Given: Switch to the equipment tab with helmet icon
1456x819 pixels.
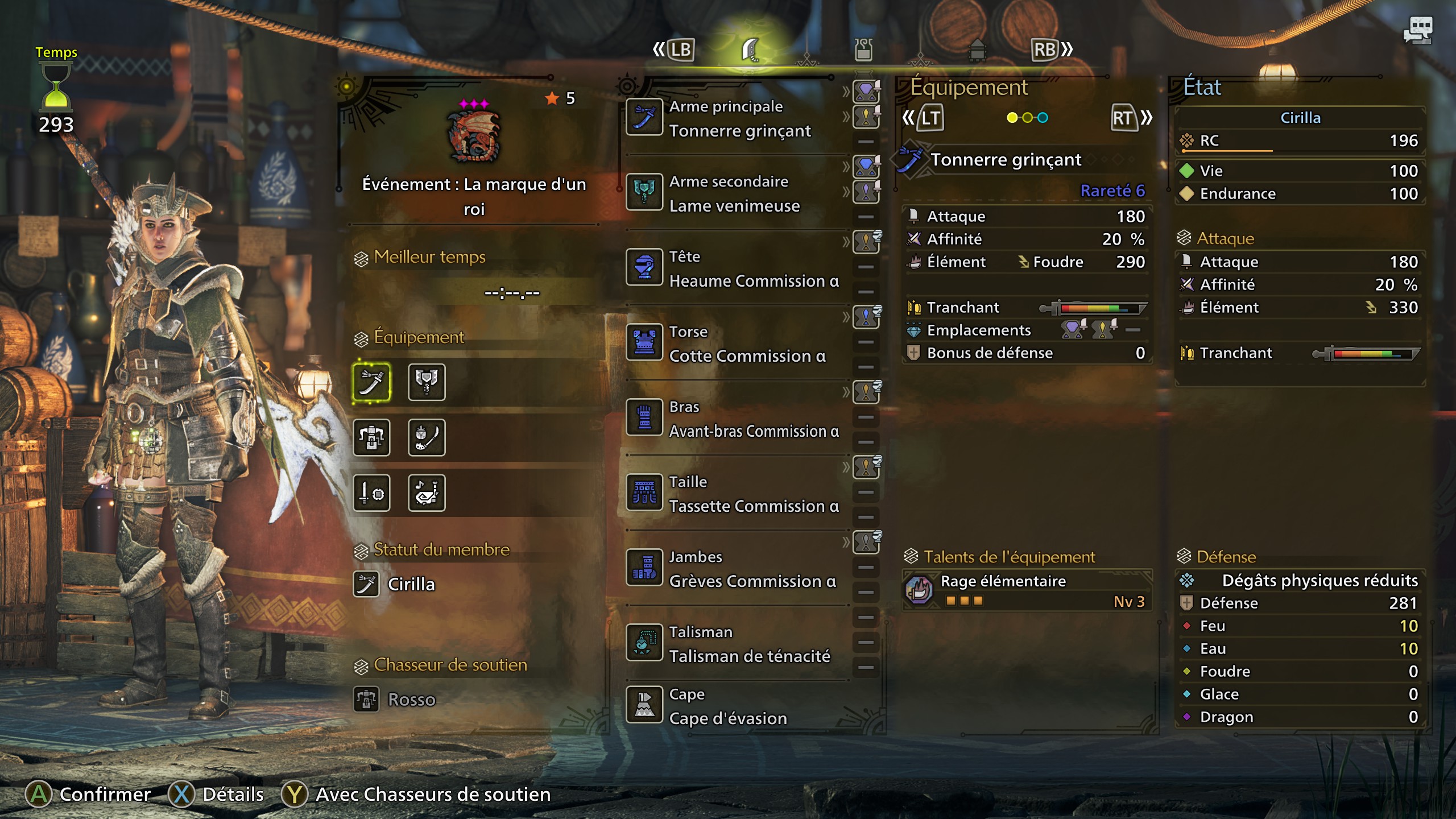Looking at the screenshot, I should pyautogui.click(x=751, y=50).
